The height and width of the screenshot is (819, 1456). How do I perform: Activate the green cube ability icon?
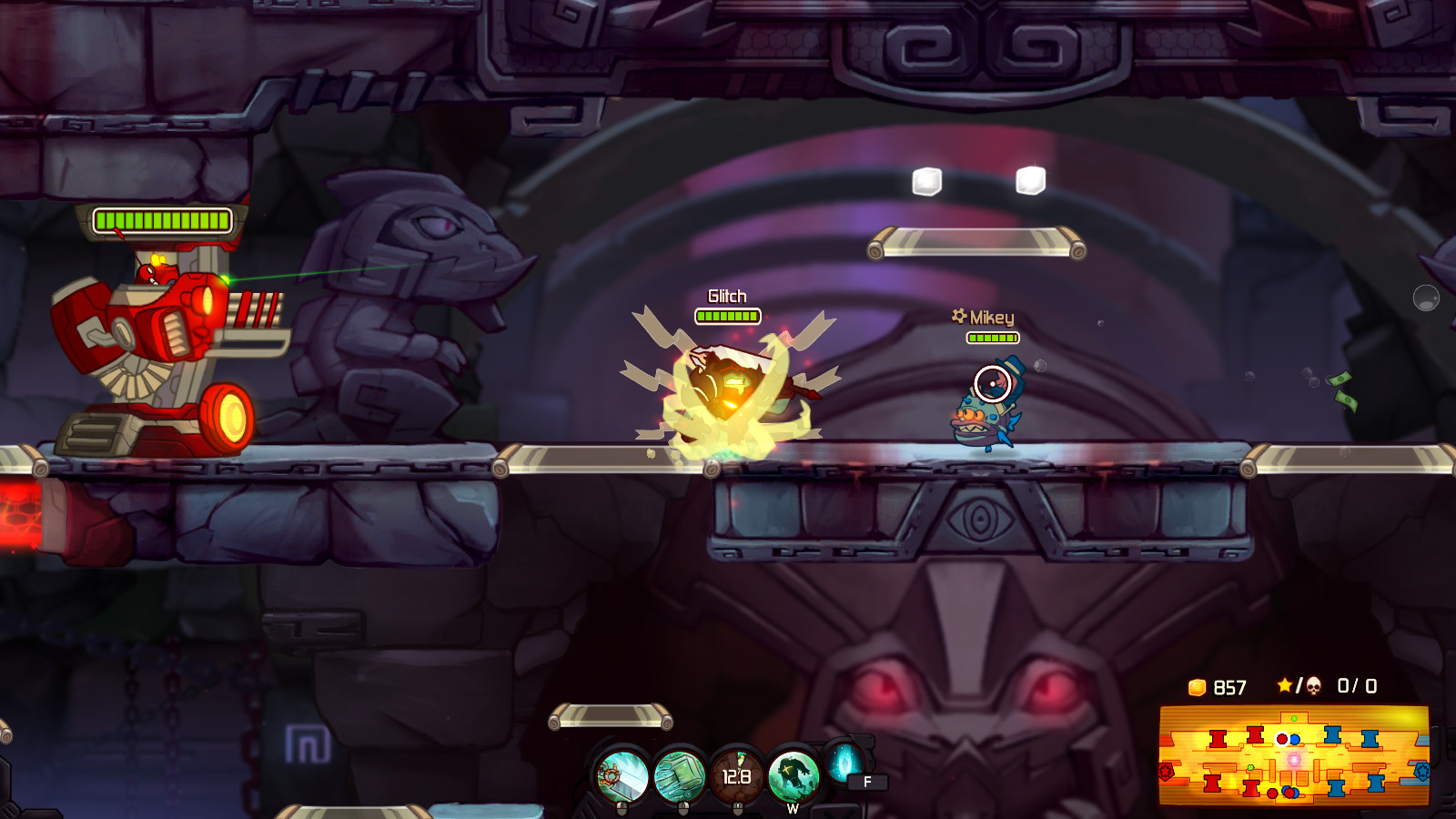[679, 775]
